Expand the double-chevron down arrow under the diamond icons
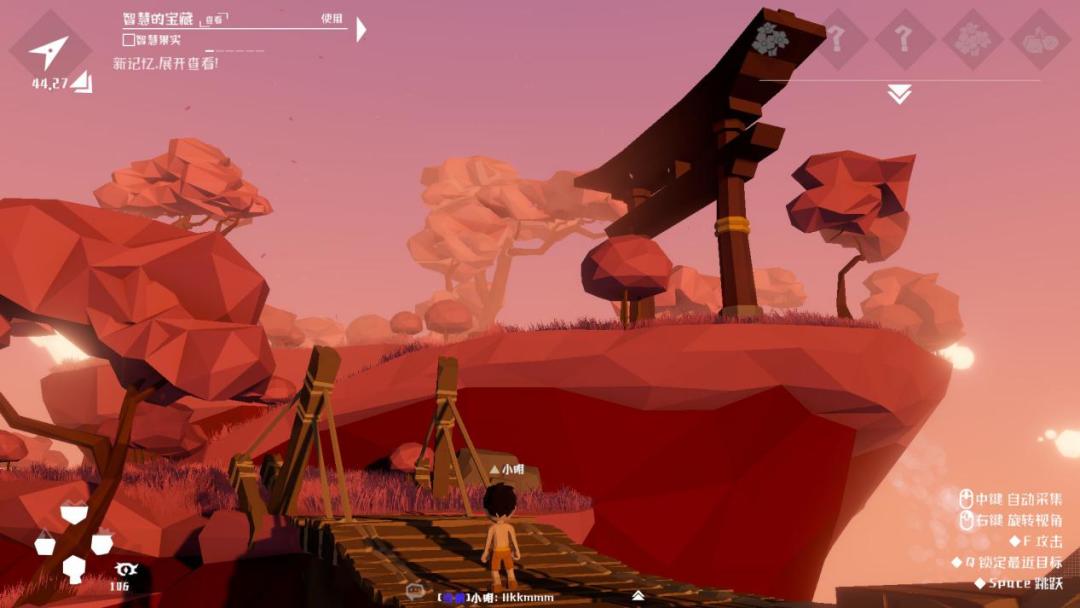 click(899, 94)
